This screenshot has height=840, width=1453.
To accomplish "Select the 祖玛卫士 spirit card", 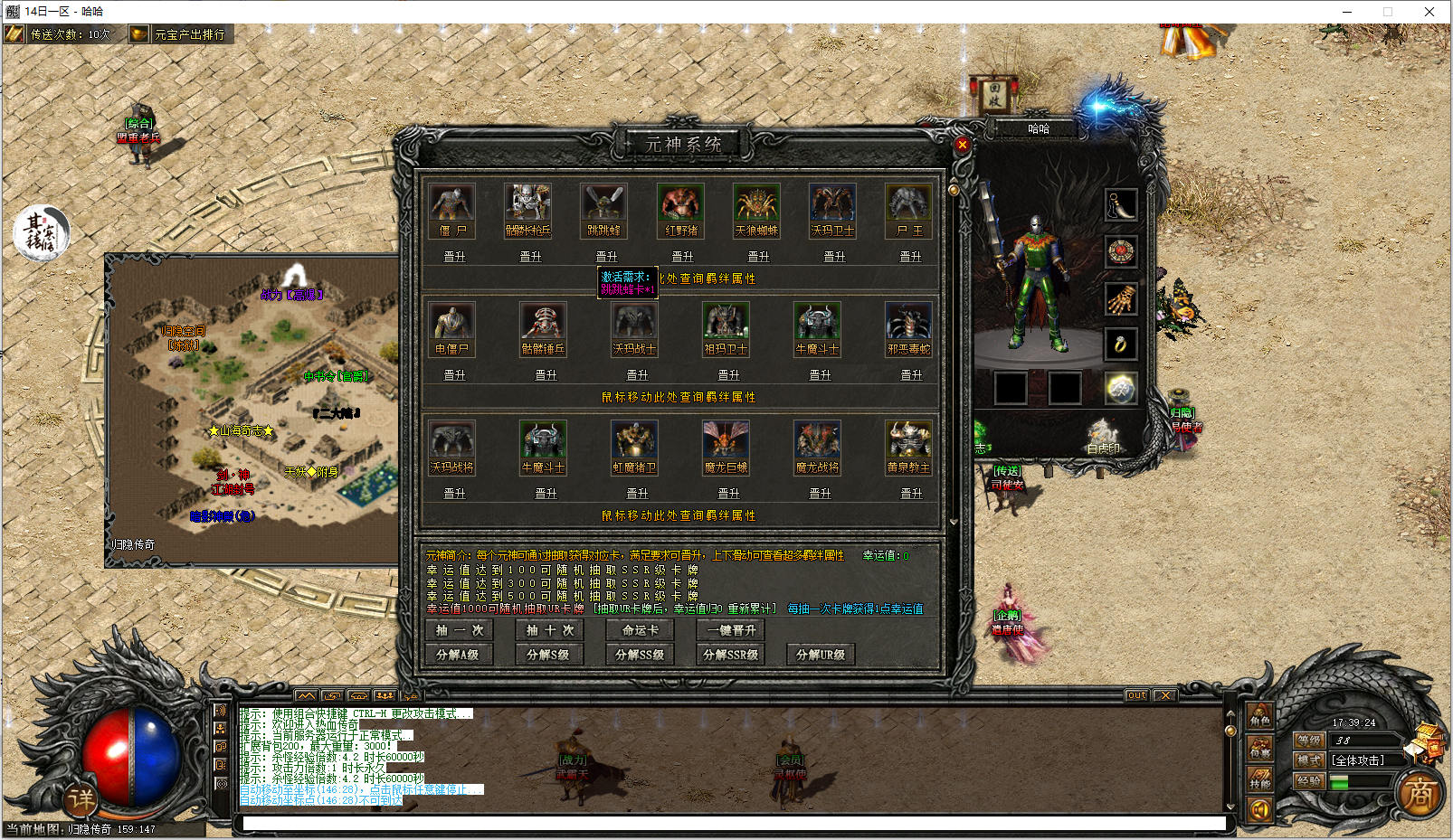I will pos(726,329).
